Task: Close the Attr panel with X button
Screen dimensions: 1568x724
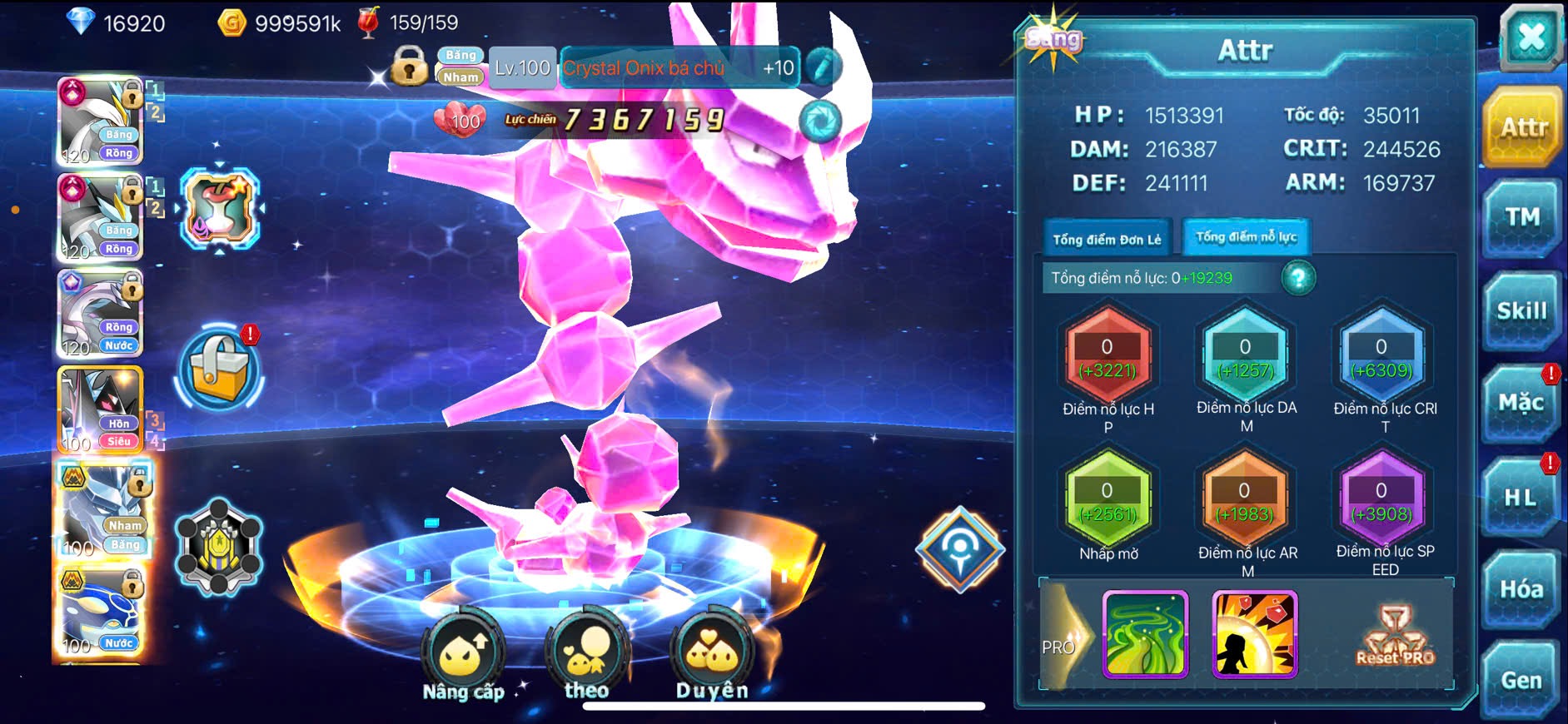Action: (1531, 37)
